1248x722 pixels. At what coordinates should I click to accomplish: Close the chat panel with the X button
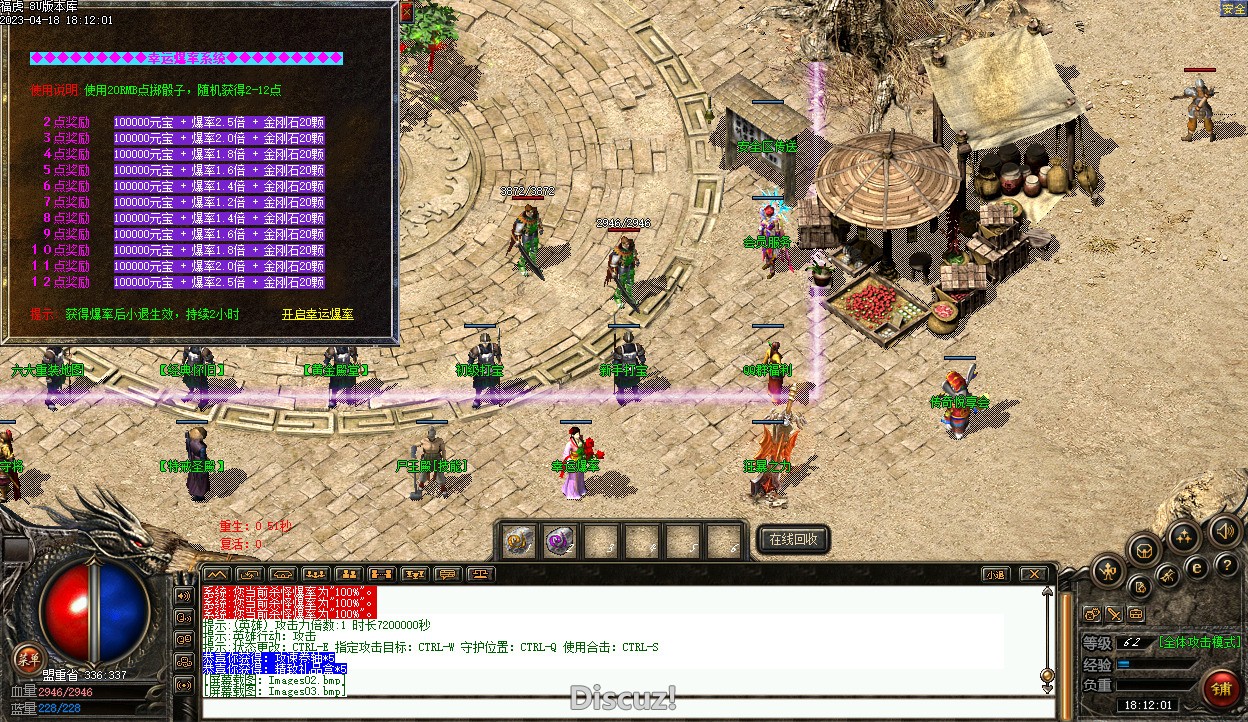1033,574
